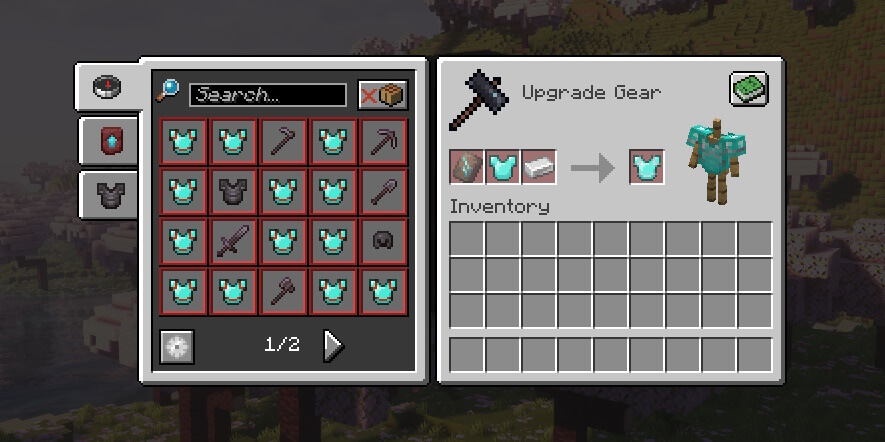
Task: Click the gear button below the recipes
Action: (178, 346)
